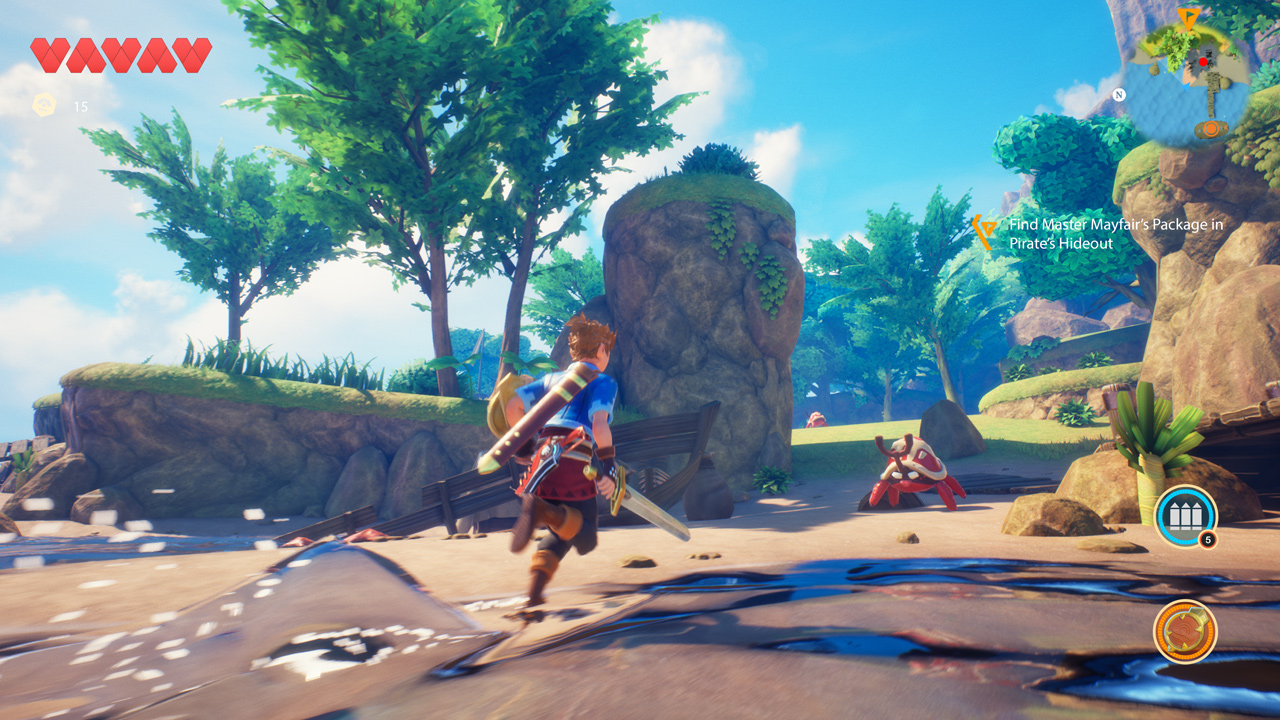
Task: Click the coin currency icon near the counter
Action: (x=42, y=103)
